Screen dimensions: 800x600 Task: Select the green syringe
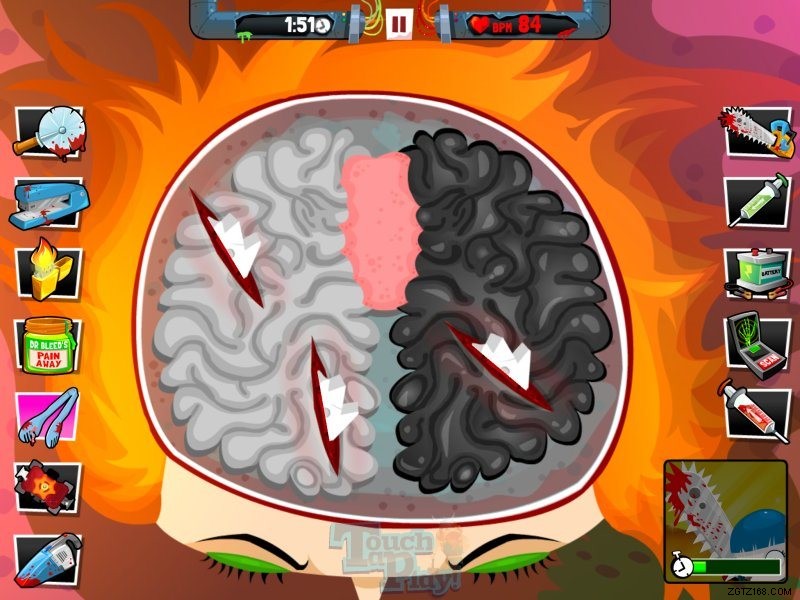pos(752,200)
